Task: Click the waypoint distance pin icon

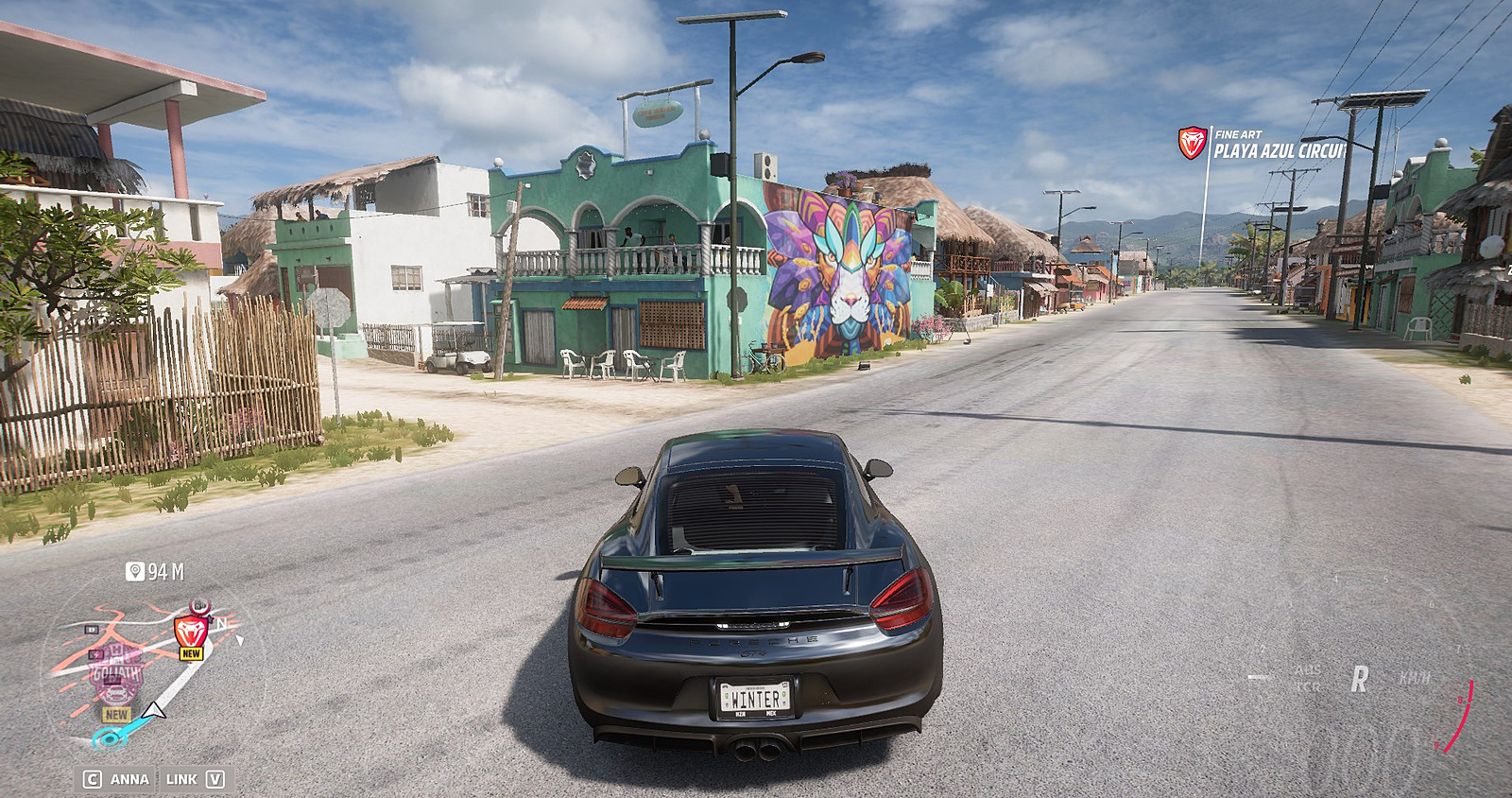Action: pyautogui.click(x=135, y=572)
